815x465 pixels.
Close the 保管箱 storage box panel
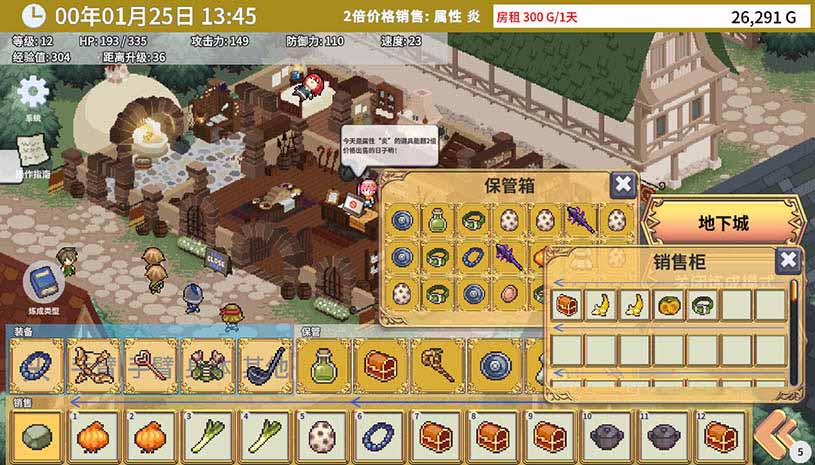(622, 184)
